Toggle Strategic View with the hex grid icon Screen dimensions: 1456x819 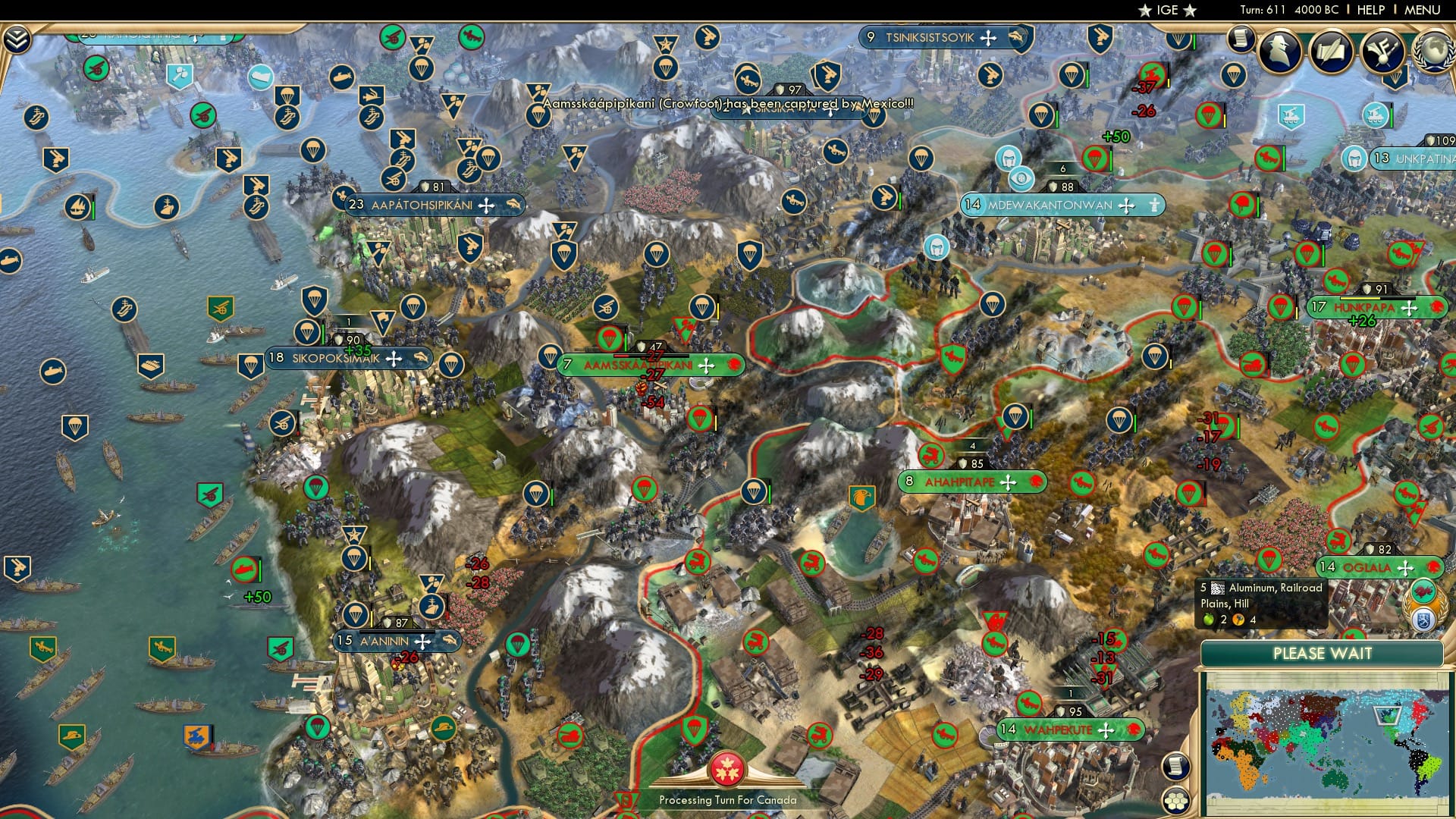tap(1175, 801)
